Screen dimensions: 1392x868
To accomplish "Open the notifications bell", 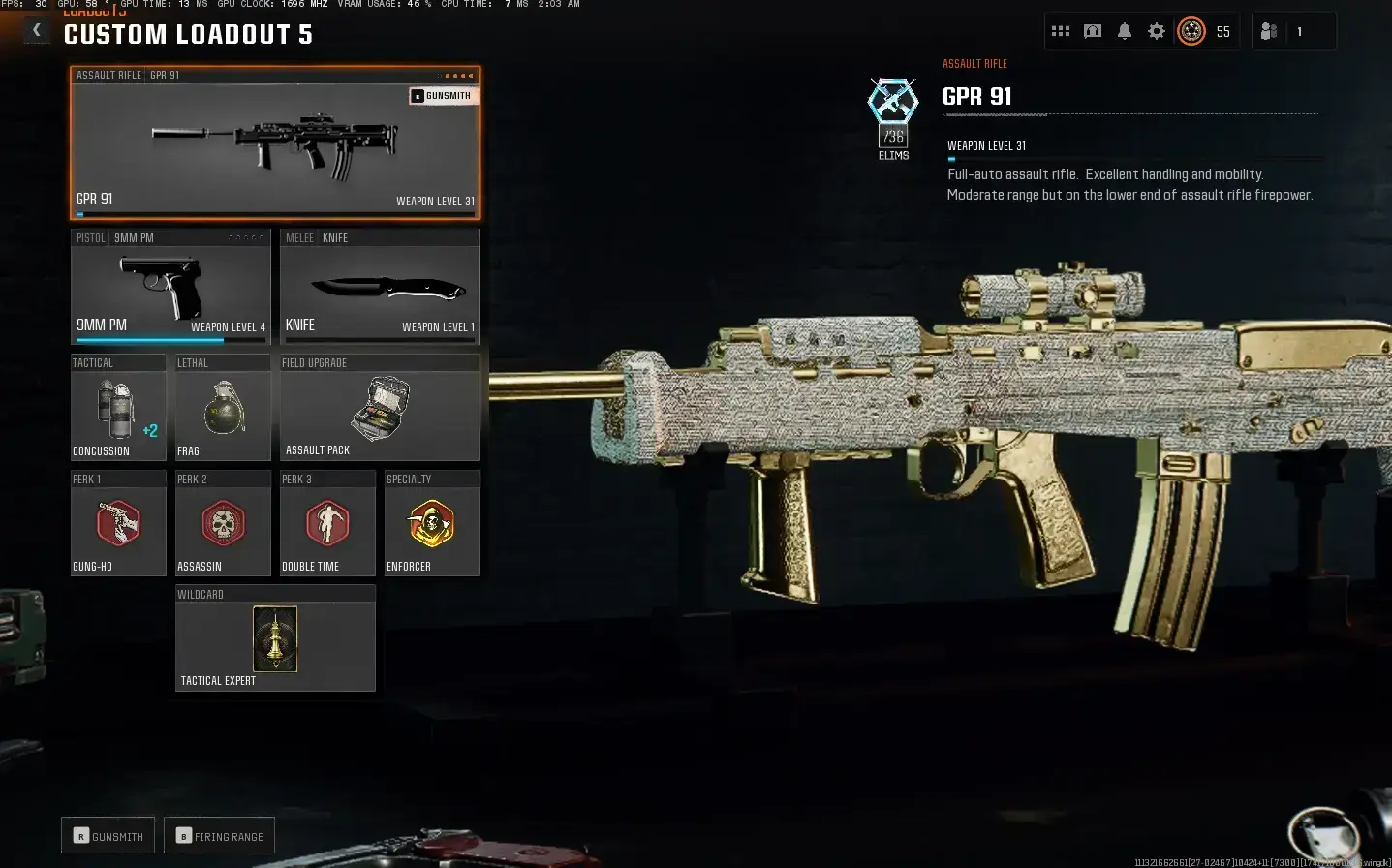I will click(1124, 31).
